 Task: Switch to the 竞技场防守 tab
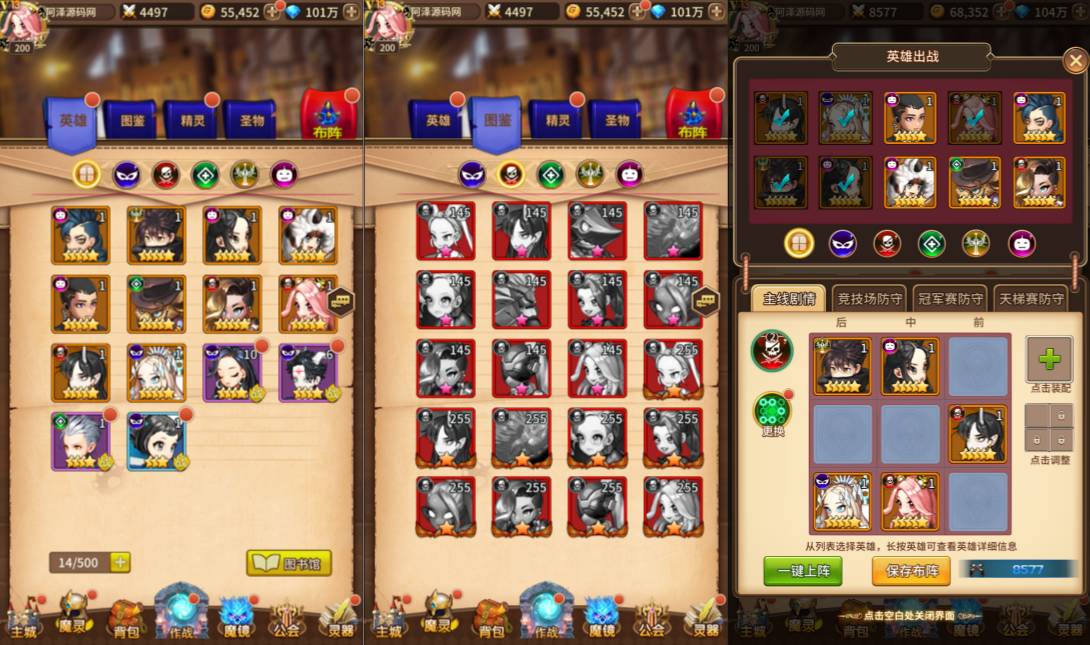pos(869,298)
